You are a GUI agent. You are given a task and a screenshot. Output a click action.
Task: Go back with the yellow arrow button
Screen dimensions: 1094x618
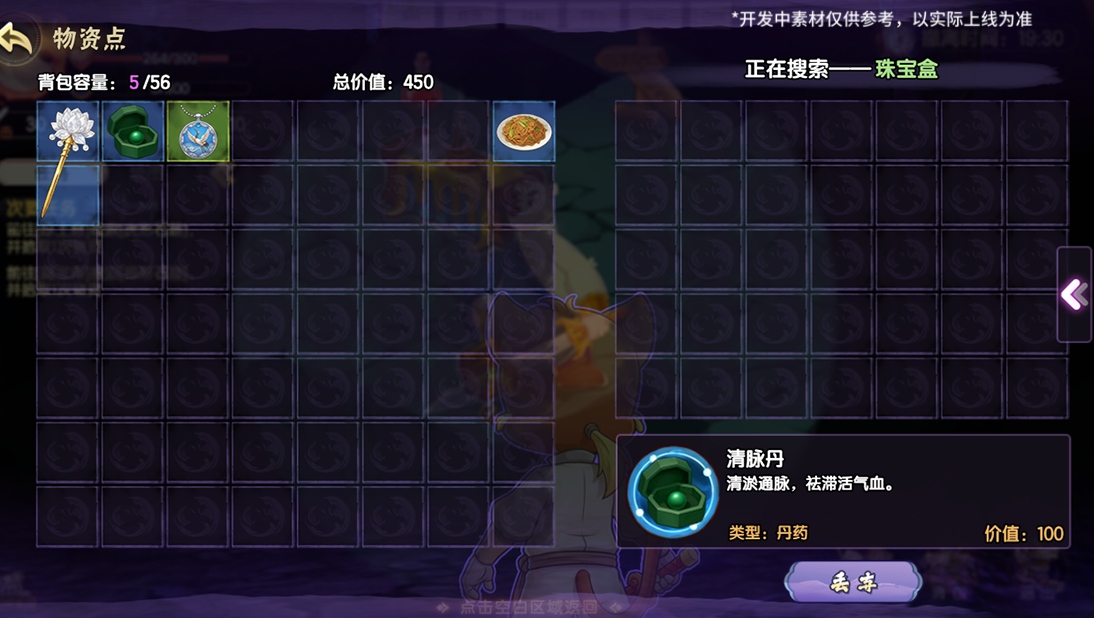coord(18,39)
